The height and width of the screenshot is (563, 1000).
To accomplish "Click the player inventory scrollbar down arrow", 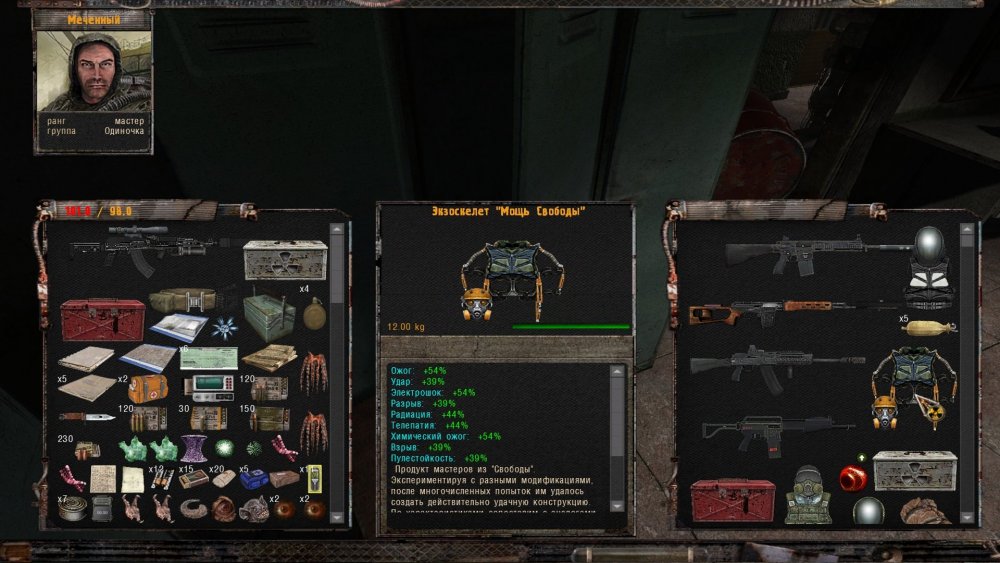I will pyautogui.click(x=337, y=516).
